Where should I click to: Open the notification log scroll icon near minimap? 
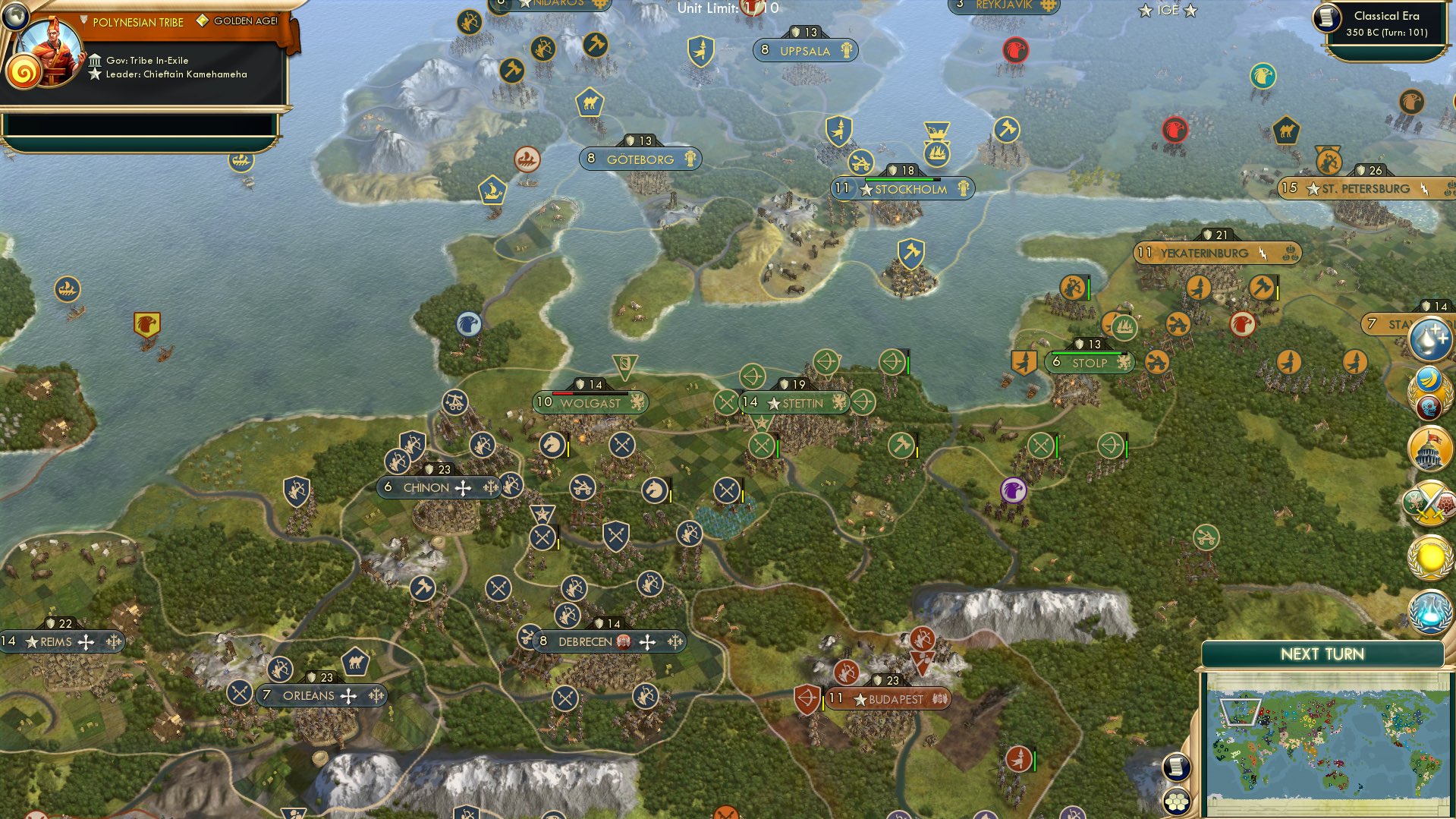1177,767
